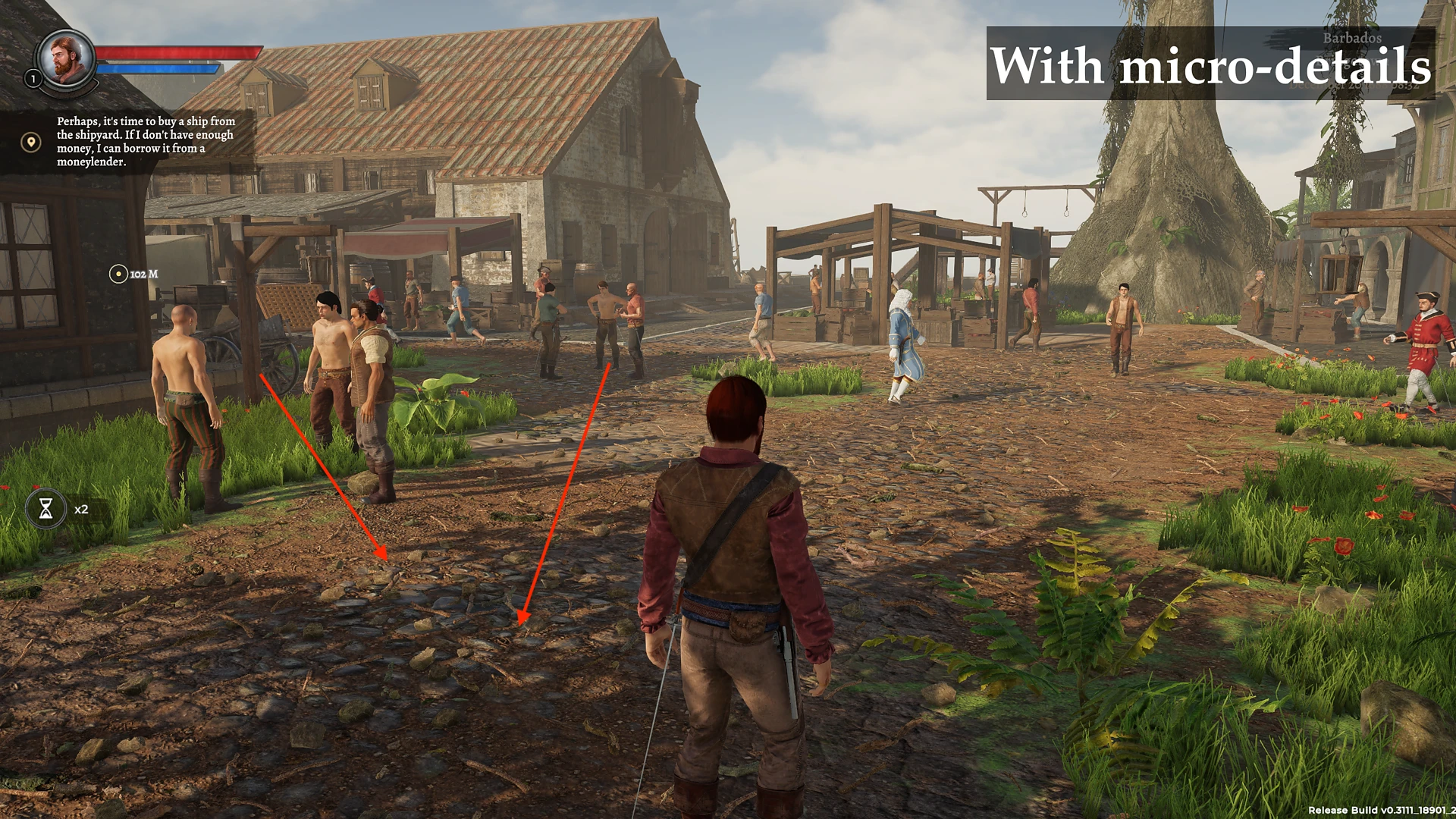Click the red health bar
1456x819 pixels.
[x=178, y=52]
